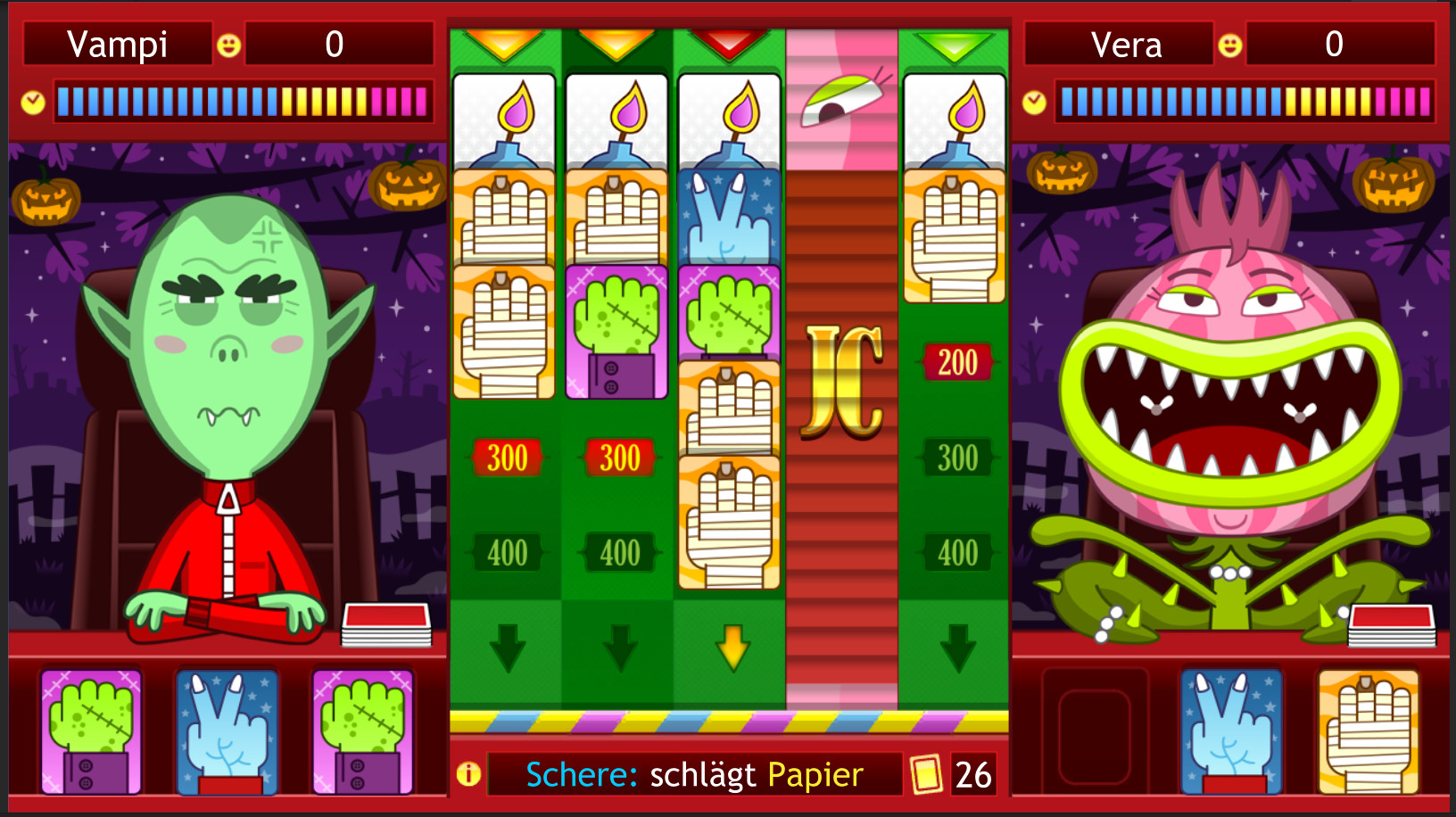Toggle the yellow triangle above the first reel
The image size is (1456, 817).
pos(504,43)
